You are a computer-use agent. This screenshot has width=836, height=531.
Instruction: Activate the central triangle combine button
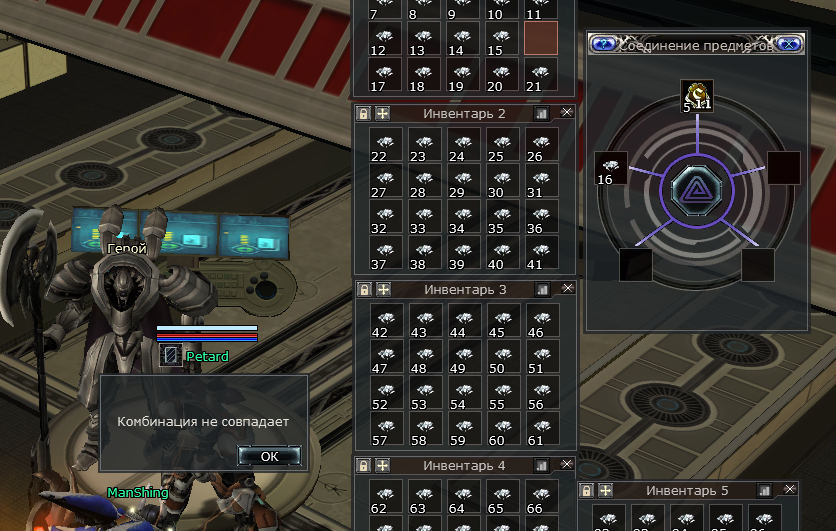(x=695, y=188)
